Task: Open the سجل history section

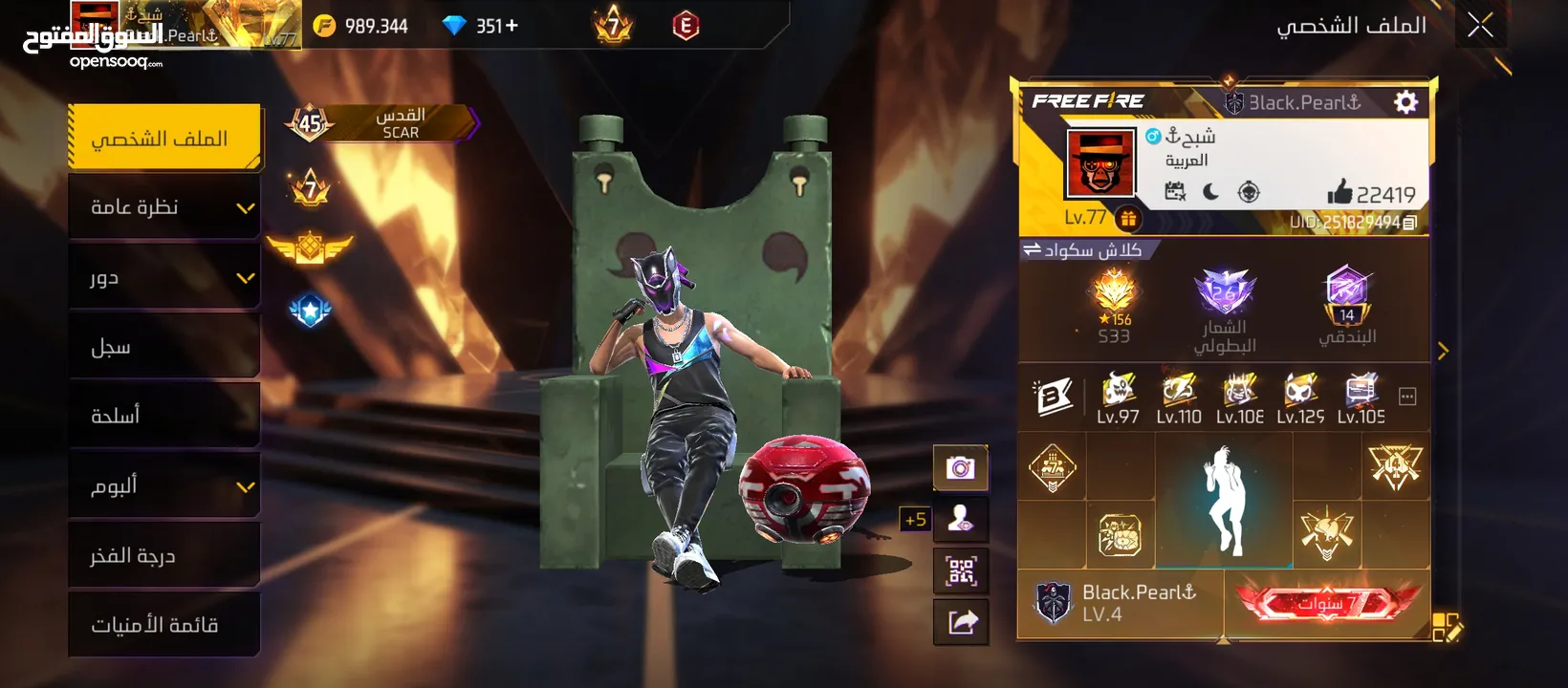Action: [164, 347]
